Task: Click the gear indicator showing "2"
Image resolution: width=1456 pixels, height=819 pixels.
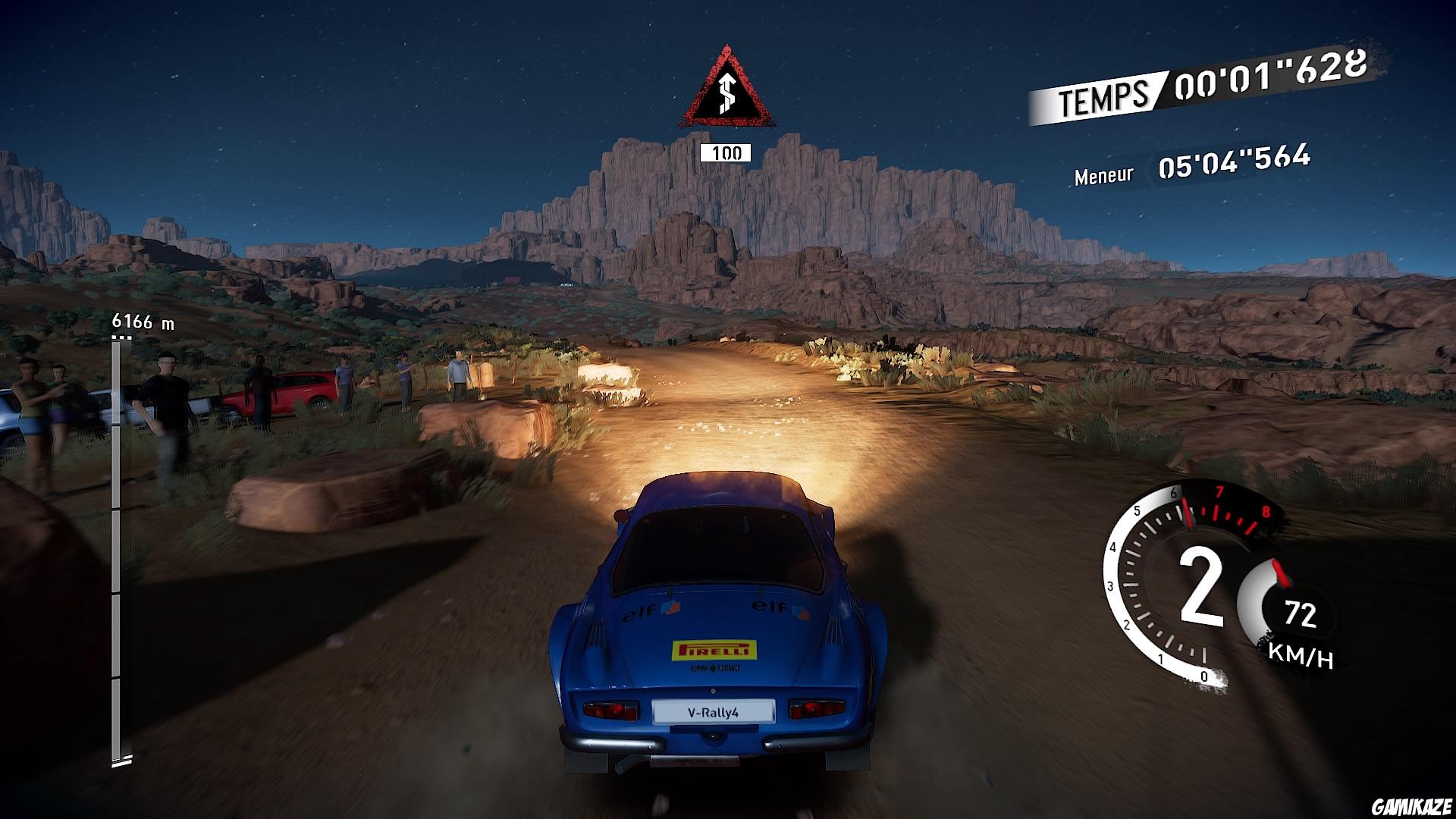Action: (1200, 588)
